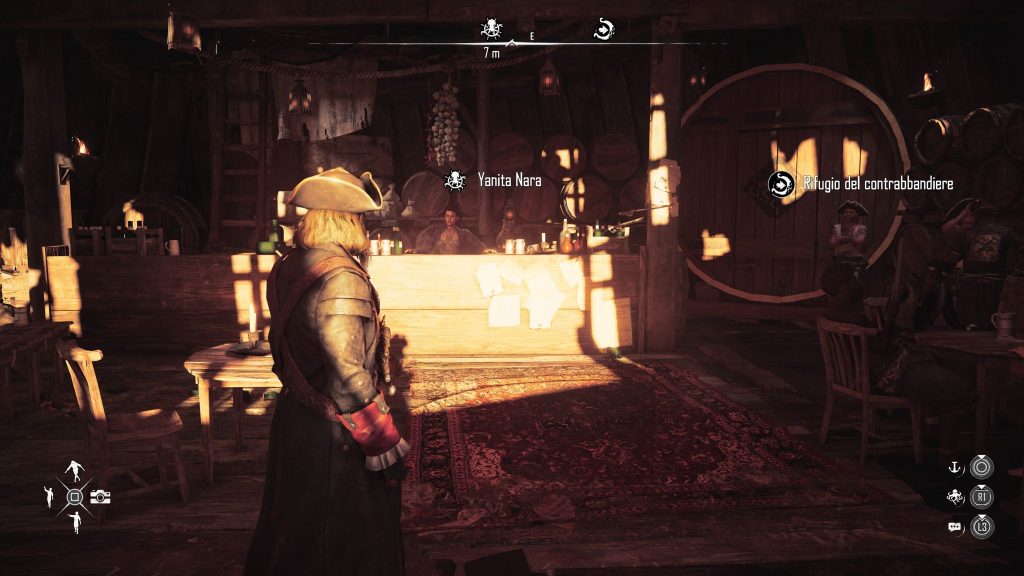Select the kraken marker on the compass
Screen dimensions: 1024x576
[x=490, y=28]
